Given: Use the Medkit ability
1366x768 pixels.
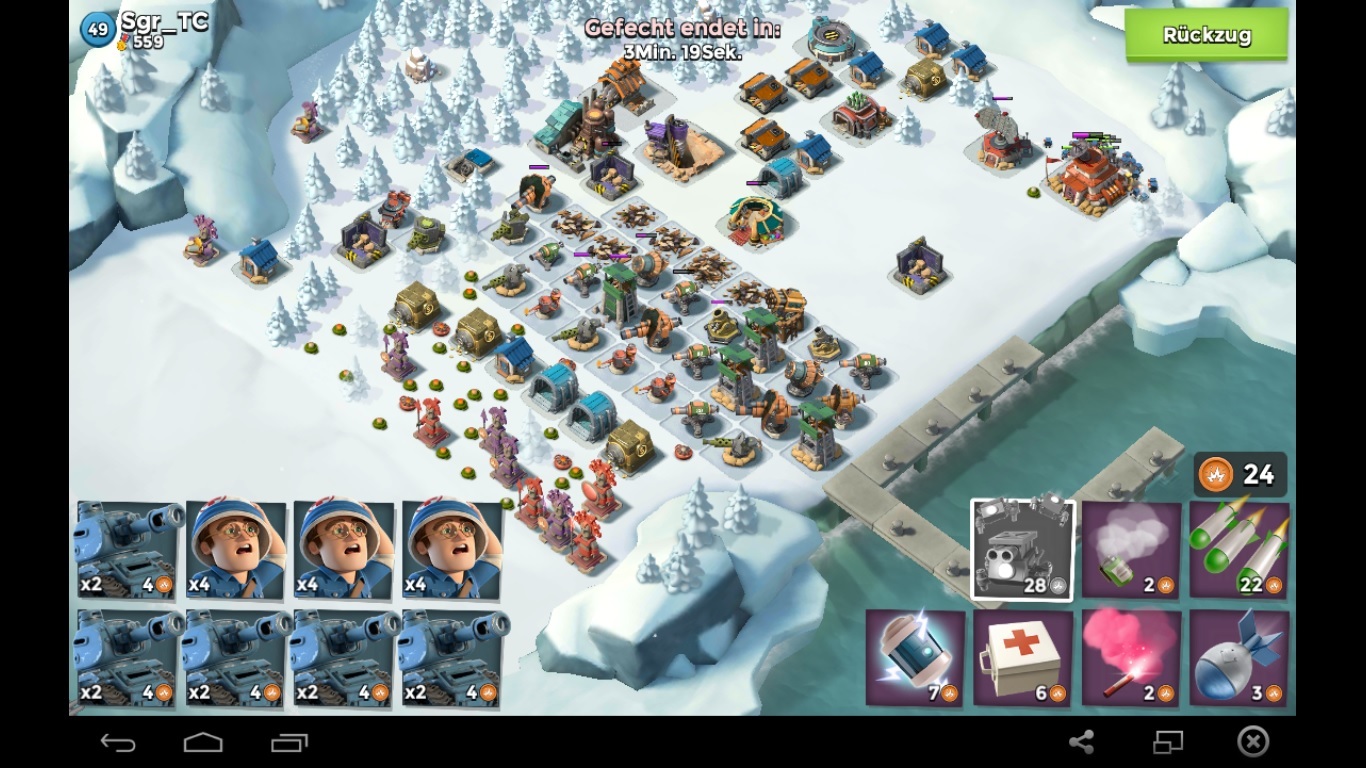Looking at the screenshot, I should pyautogui.click(x=1022, y=658).
